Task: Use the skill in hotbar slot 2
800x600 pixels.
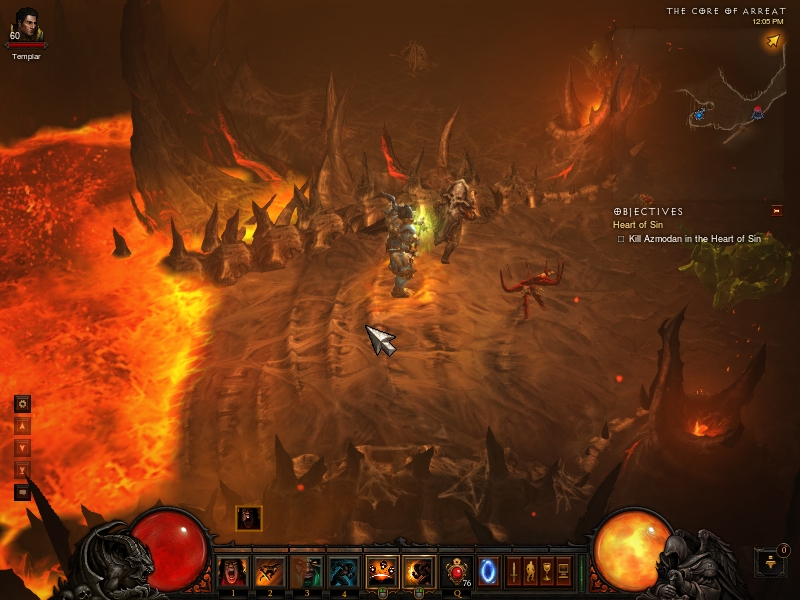Action: pos(269,572)
